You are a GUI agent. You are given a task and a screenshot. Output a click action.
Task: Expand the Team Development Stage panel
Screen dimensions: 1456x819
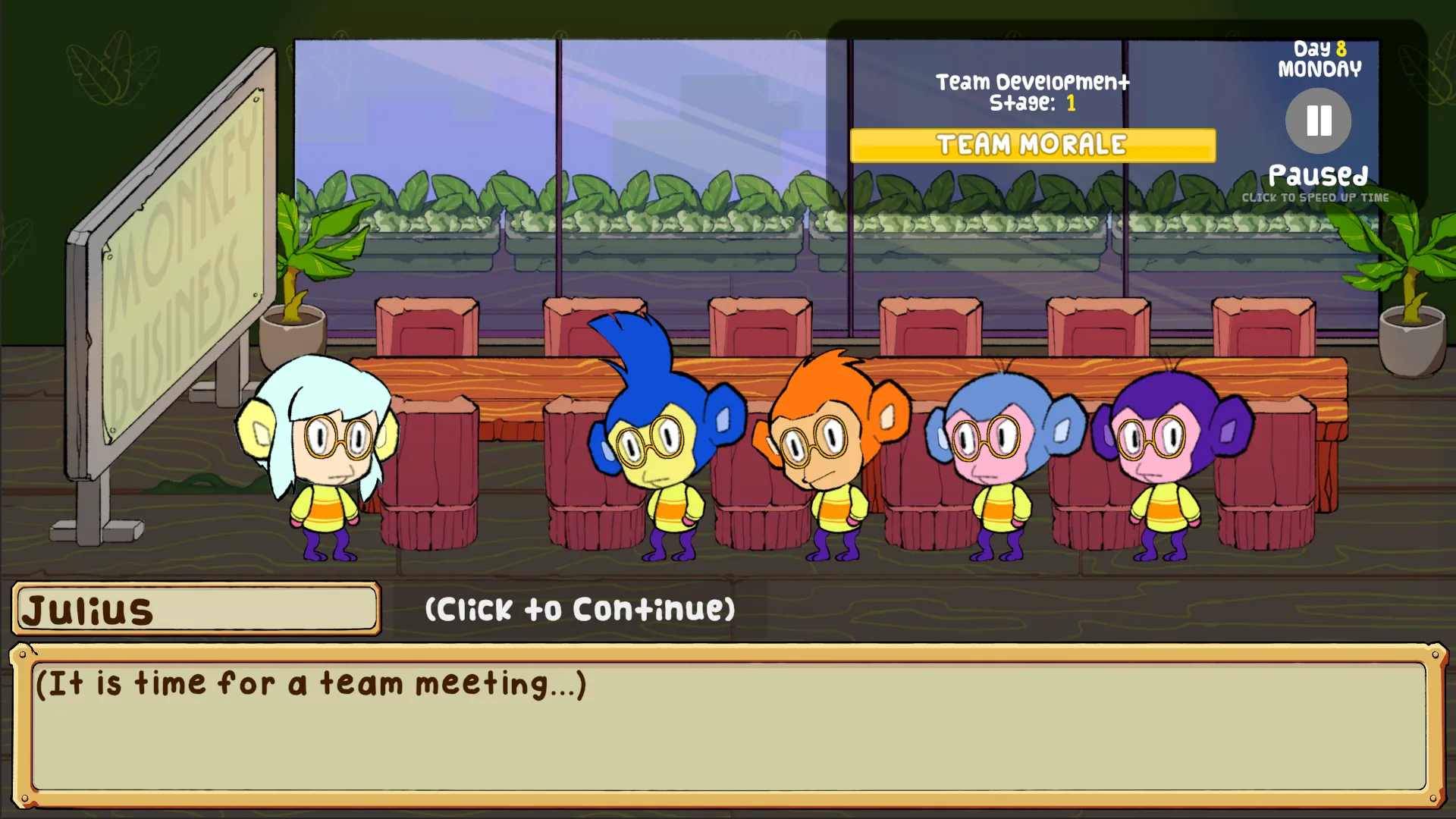1033,93
